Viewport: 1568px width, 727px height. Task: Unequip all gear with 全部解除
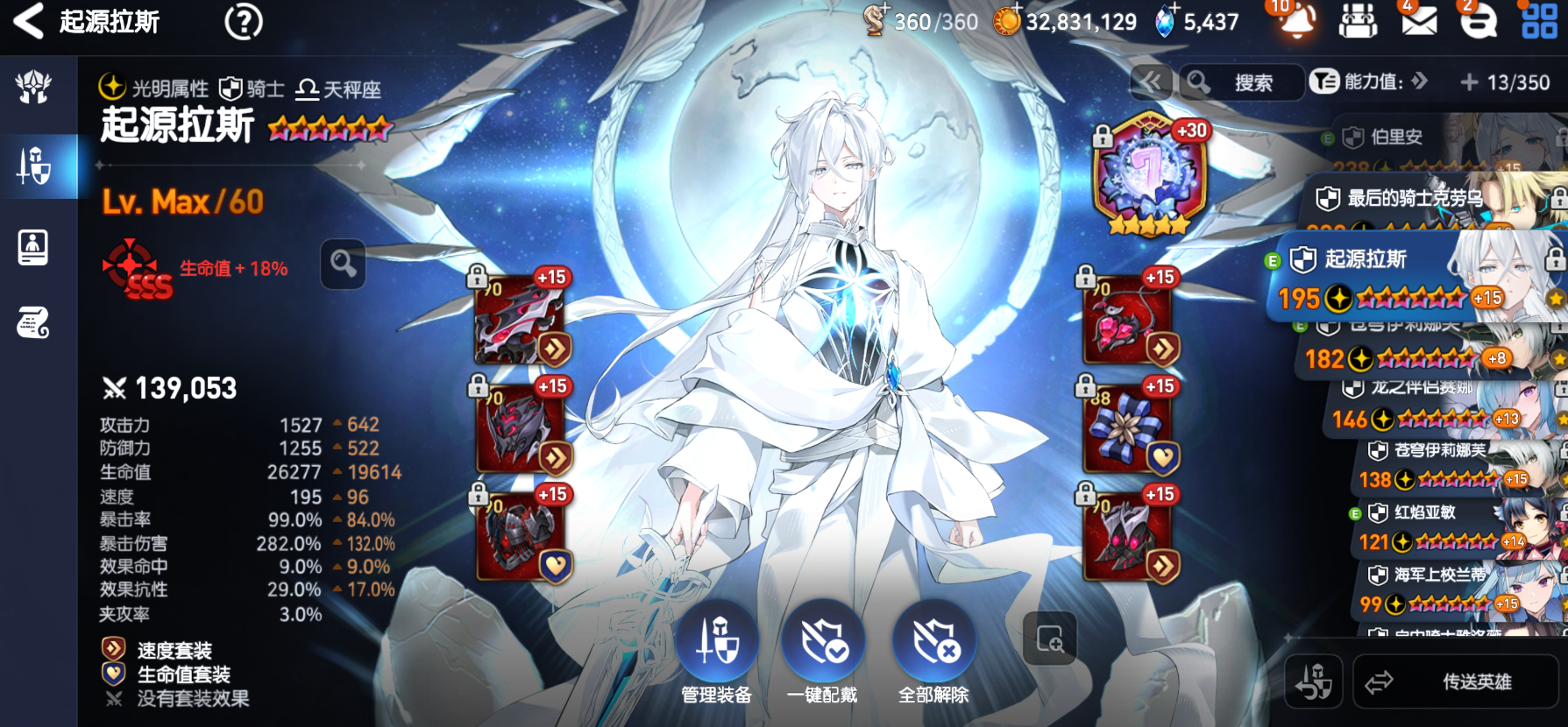pyautogui.click(x=934, y=653)
